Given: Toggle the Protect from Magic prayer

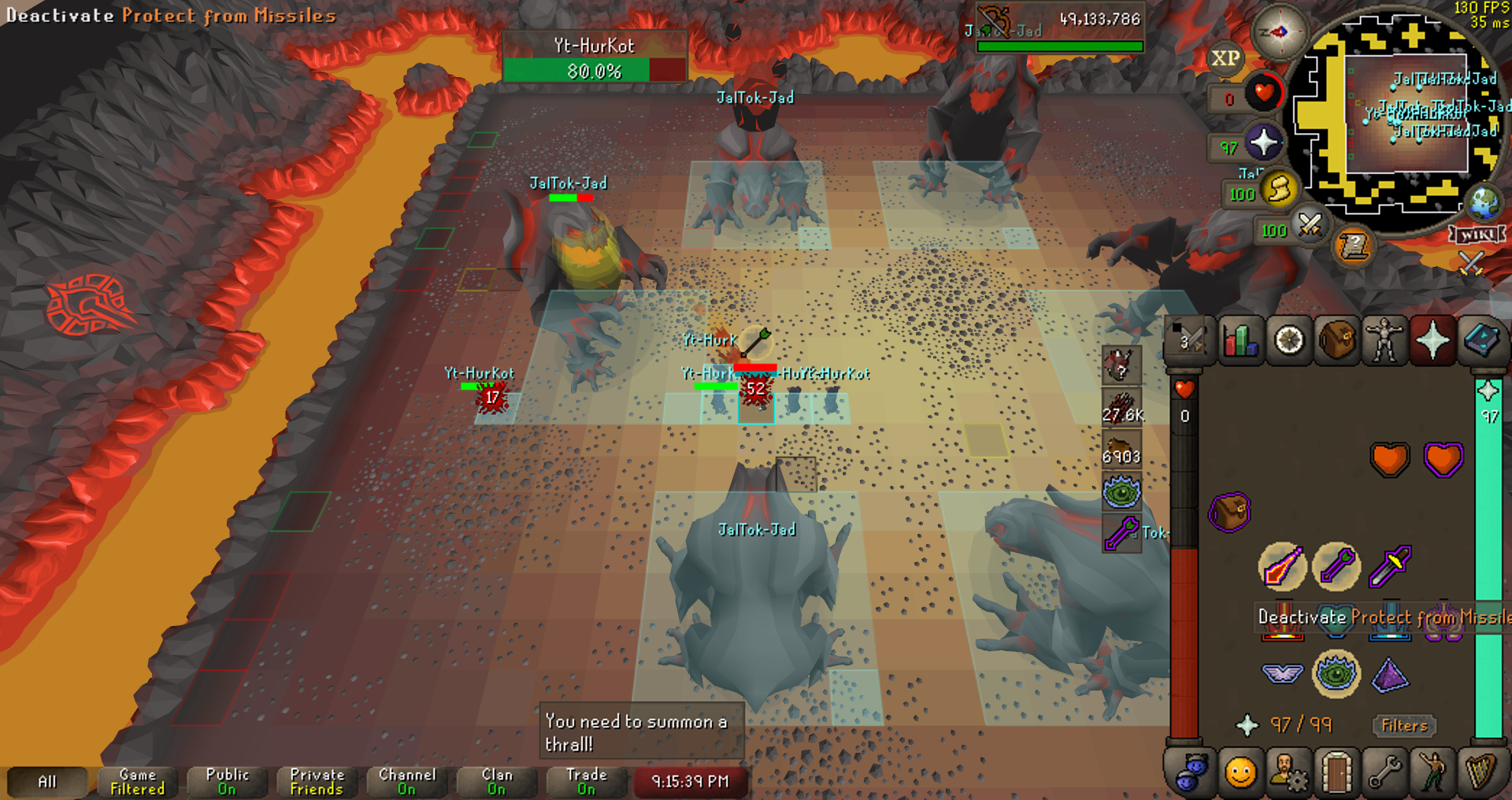Looking at the screenshot, I should [x=1281, y=566].
